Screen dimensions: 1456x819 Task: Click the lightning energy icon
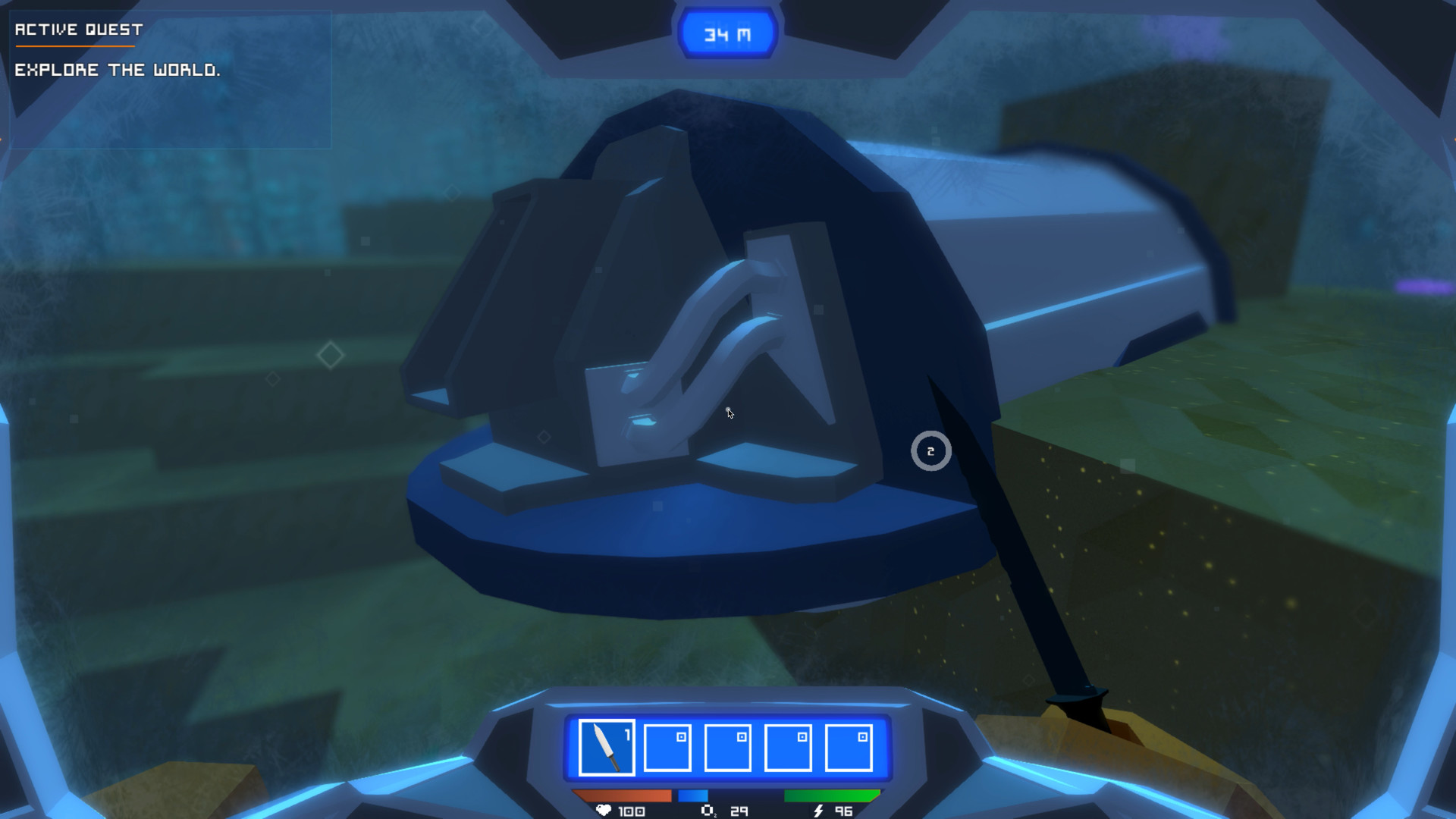point(817,810)
